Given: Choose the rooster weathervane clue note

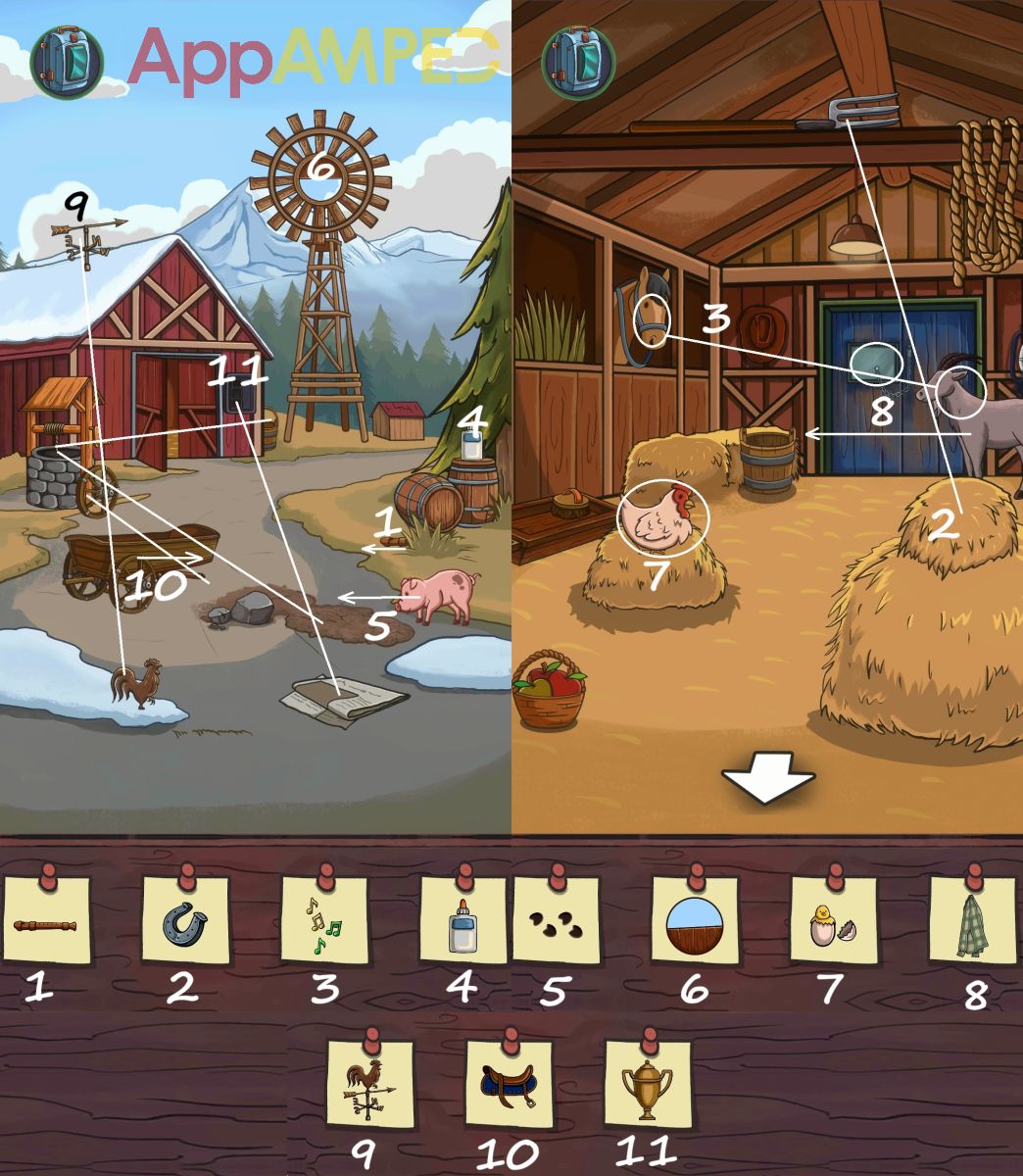Looking at the screenshot, I should click(369, 1085).
